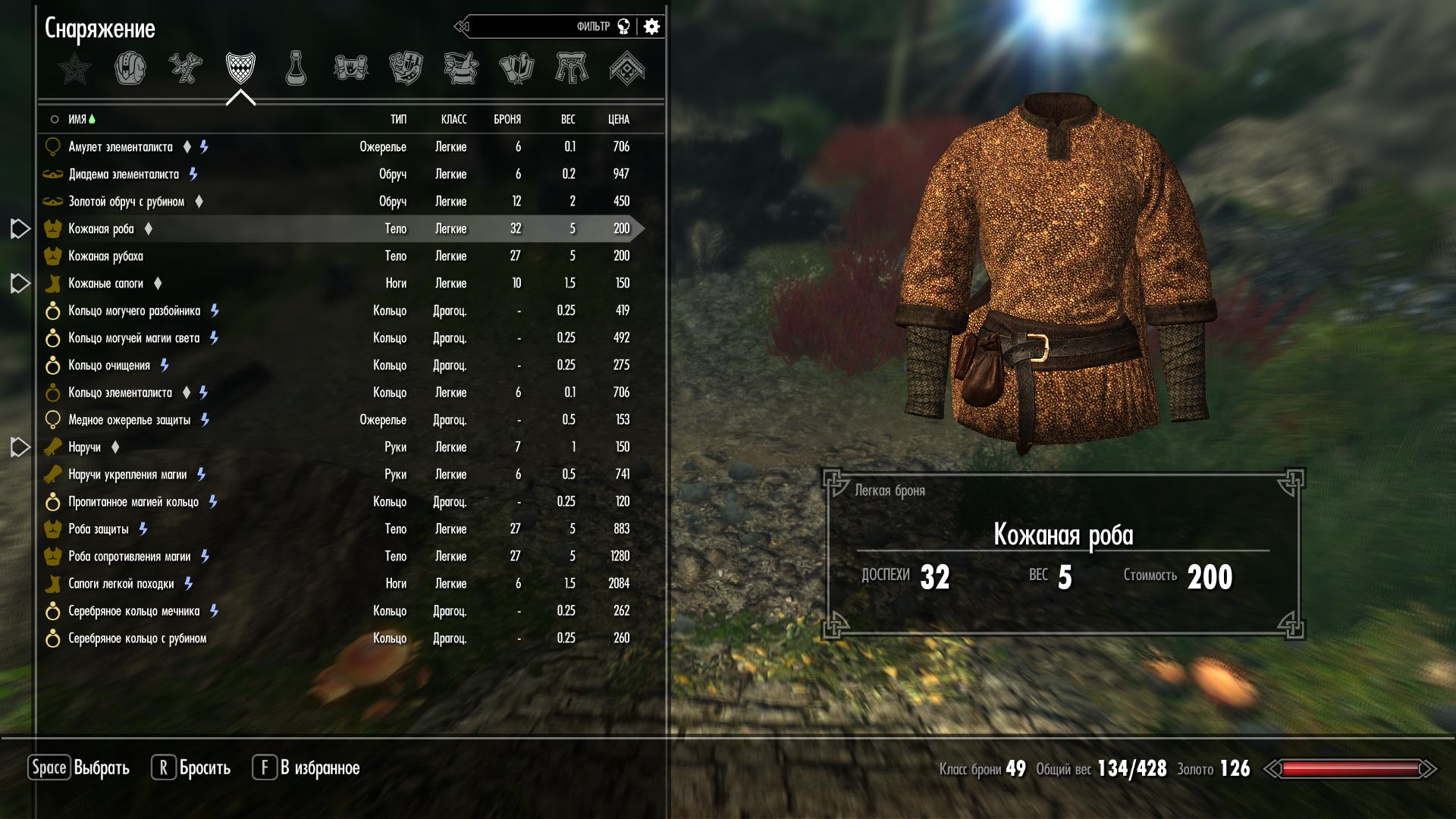The width and height of the screenshot is (1456, 819).
Task: Choose Роба сопротивления магии row
Action: [x=129, y=557]
